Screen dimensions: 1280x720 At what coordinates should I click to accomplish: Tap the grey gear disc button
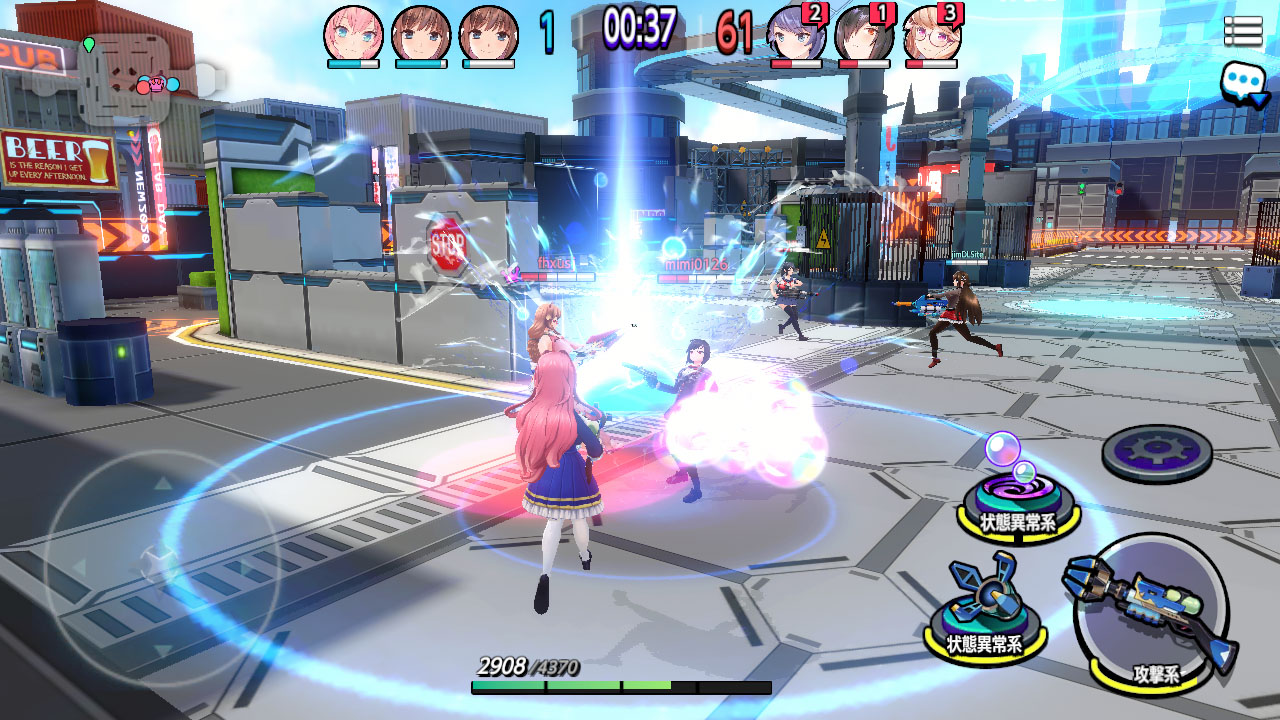(1157, 454)
